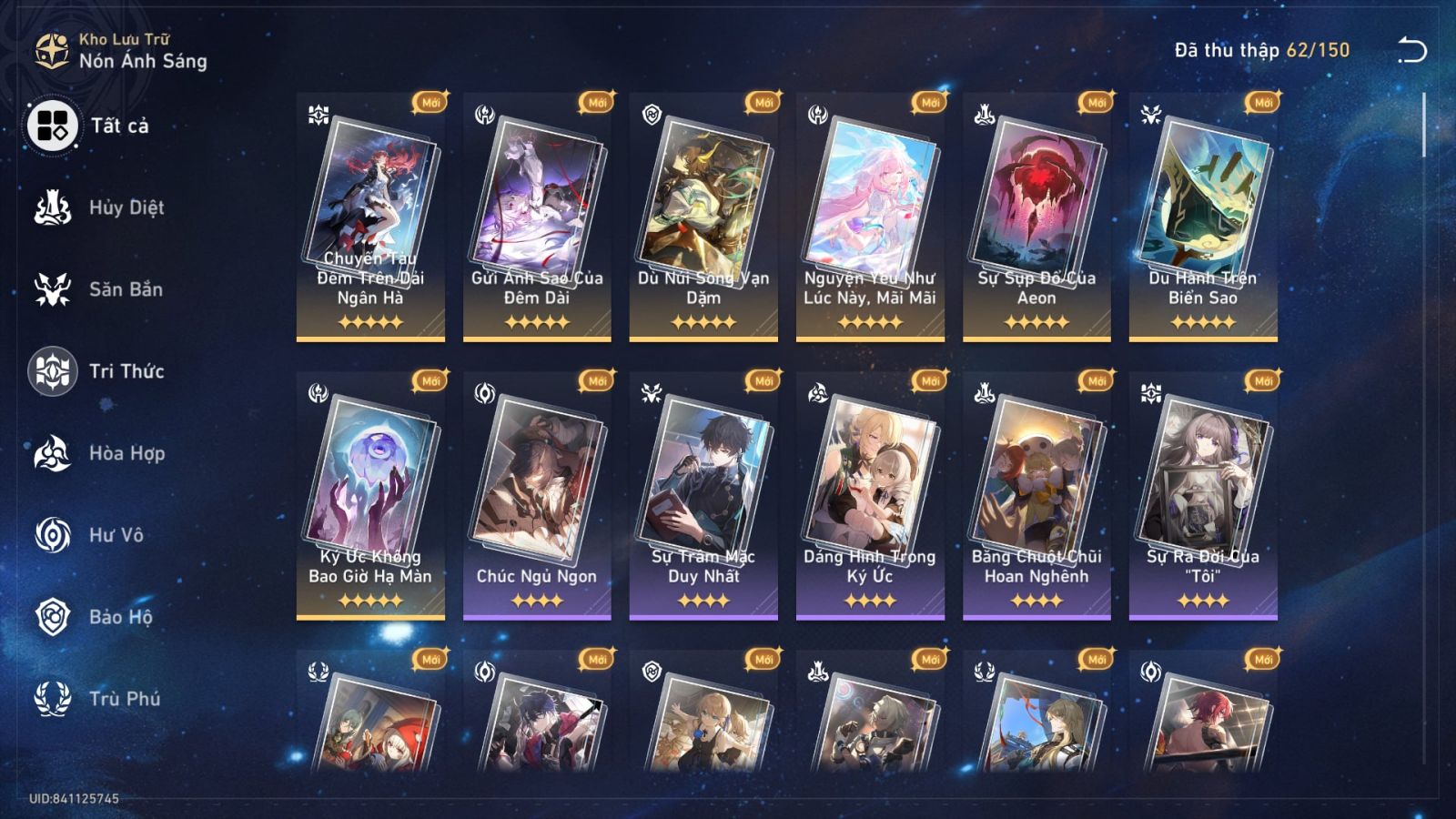Select the Nón Ánh Sáng menu heading
The height and width of the screenshot is (819, 1456).
pyautogui.click(x=141, y=62)
